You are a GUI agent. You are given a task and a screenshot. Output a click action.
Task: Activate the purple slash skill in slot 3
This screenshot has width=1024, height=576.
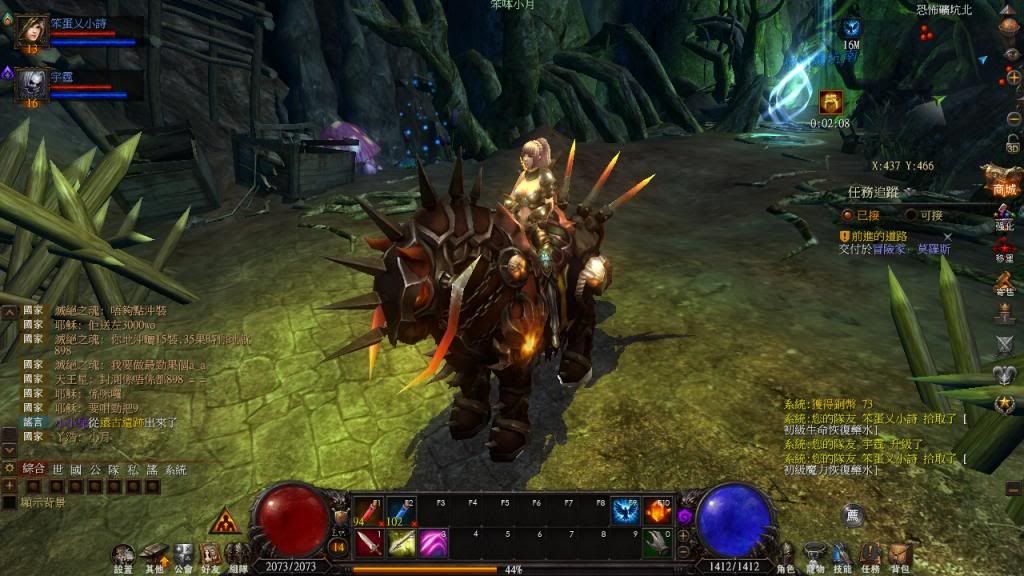coord(432,543)
